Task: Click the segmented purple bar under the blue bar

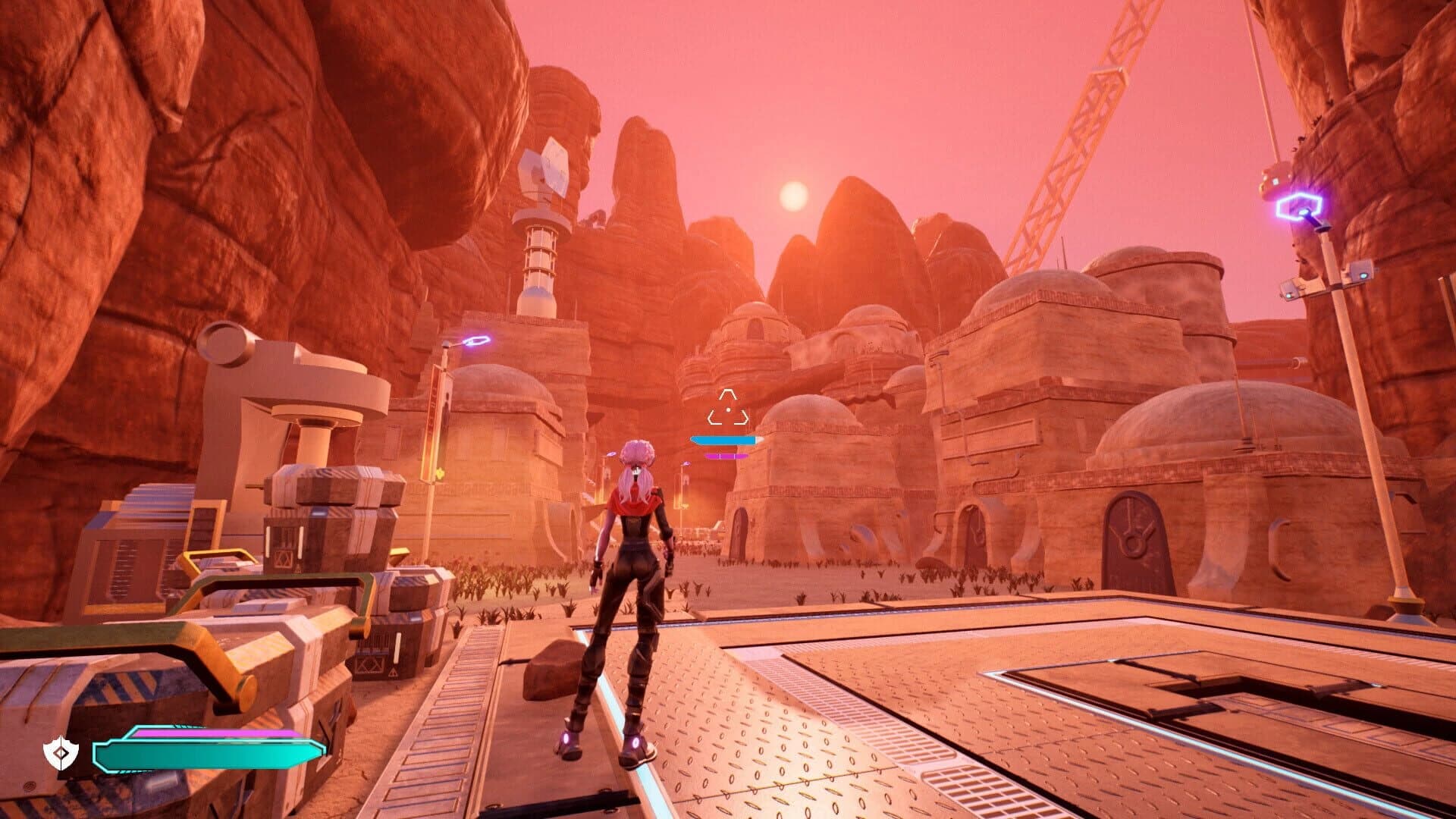Action: tap(726, 456)
